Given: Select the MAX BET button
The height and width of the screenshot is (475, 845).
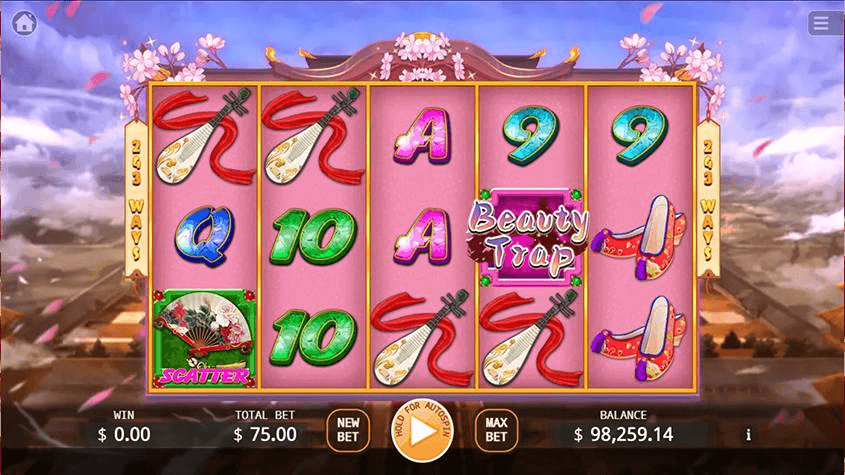Looking at the screenshot, I should point(496,430).
